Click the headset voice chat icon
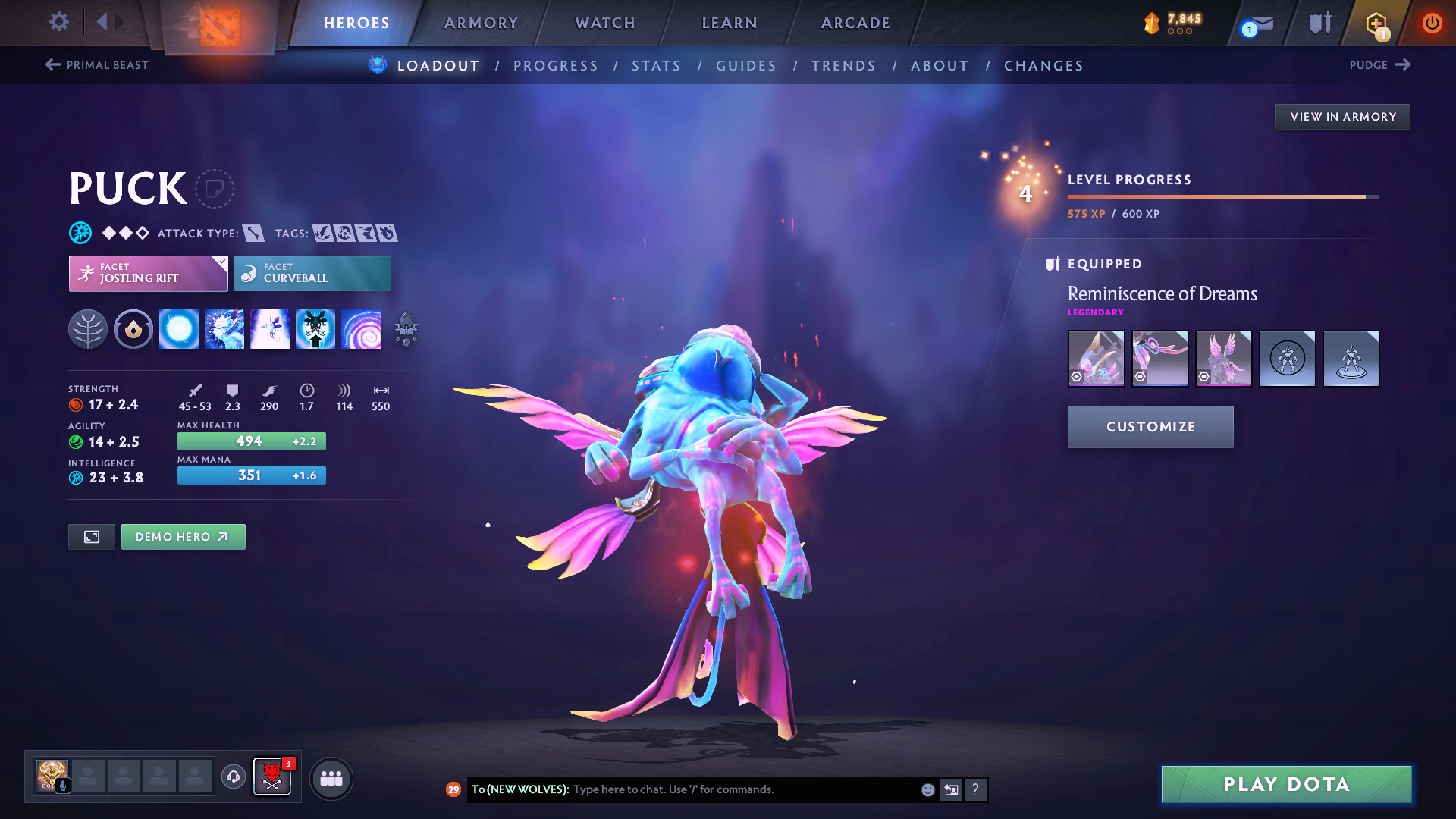The image size is (1456, 819). coord(233,778)
